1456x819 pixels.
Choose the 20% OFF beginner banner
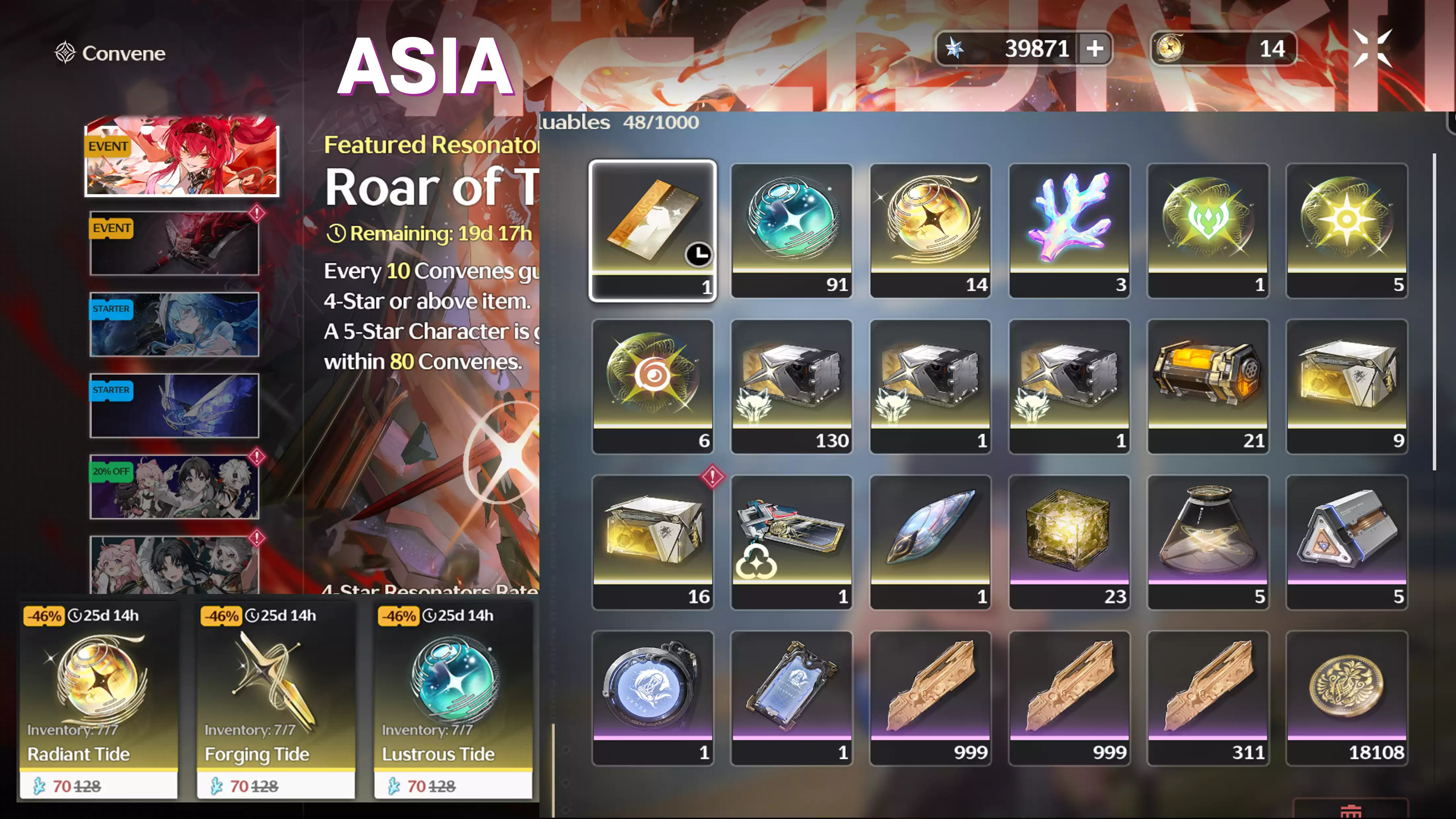pyautogui.click(x=174, y=487)
